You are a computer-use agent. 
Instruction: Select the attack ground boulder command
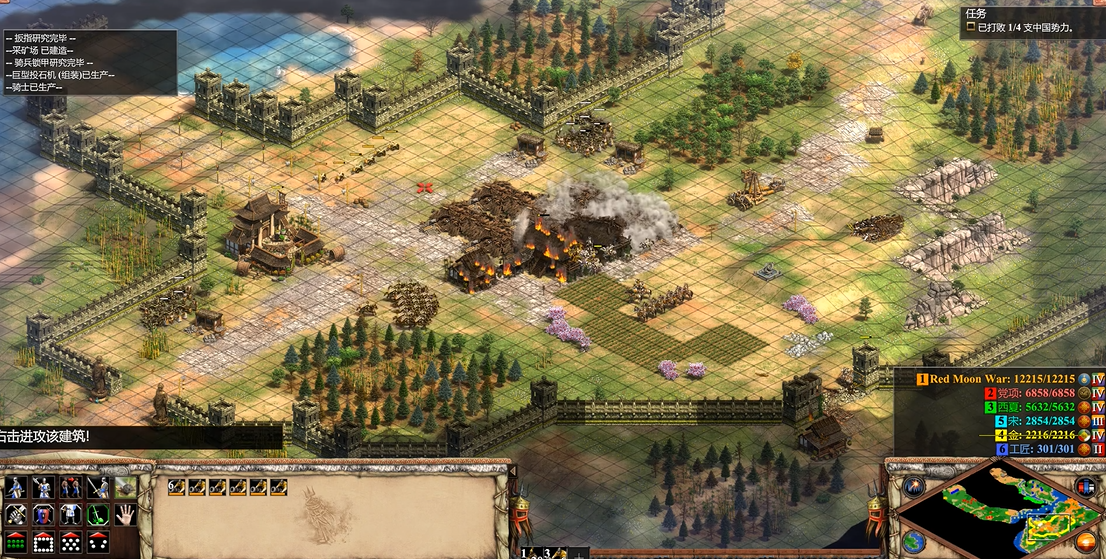125,488
